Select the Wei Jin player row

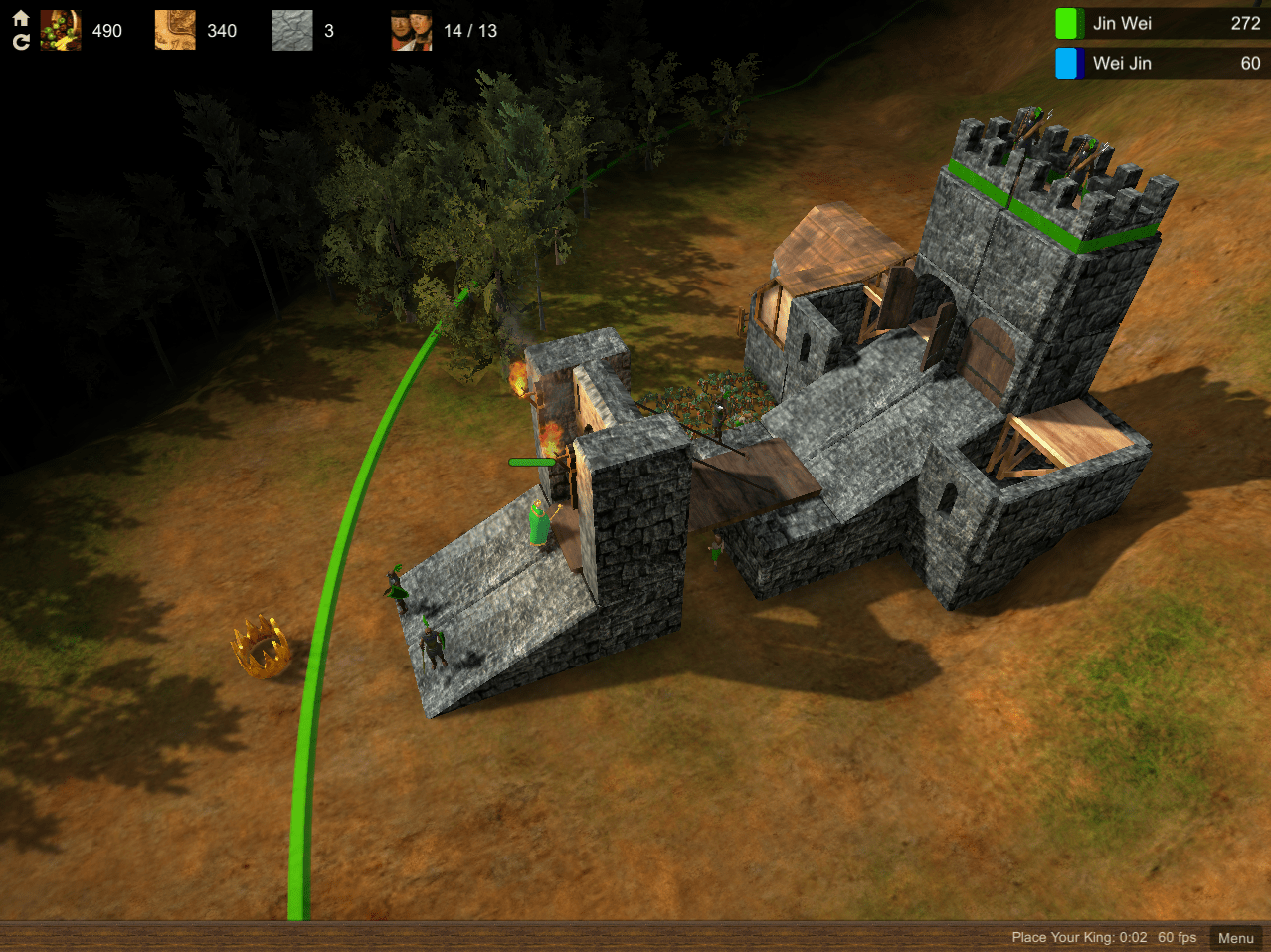coord(1161,63)
